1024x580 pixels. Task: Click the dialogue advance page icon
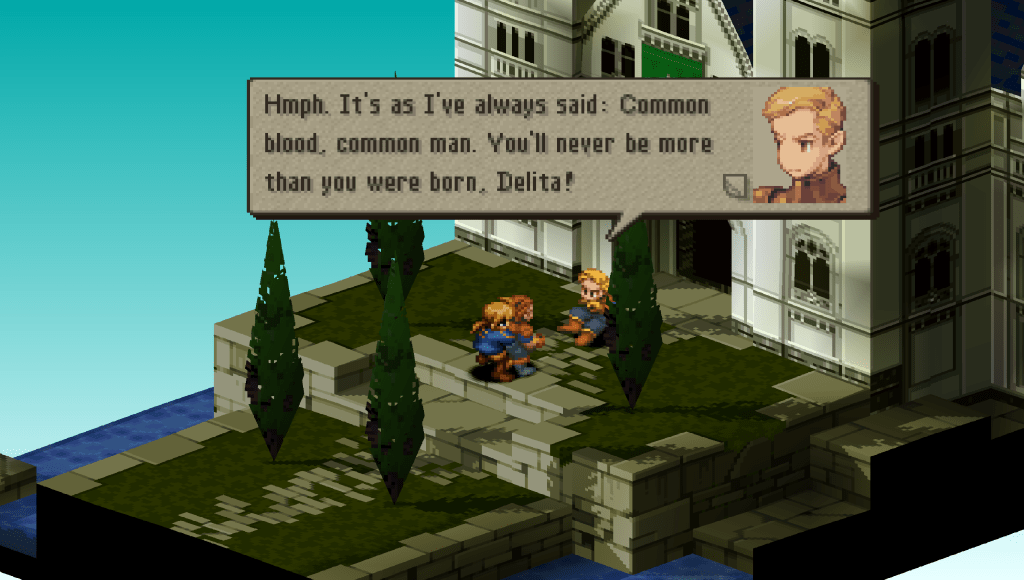pos(735,185)
